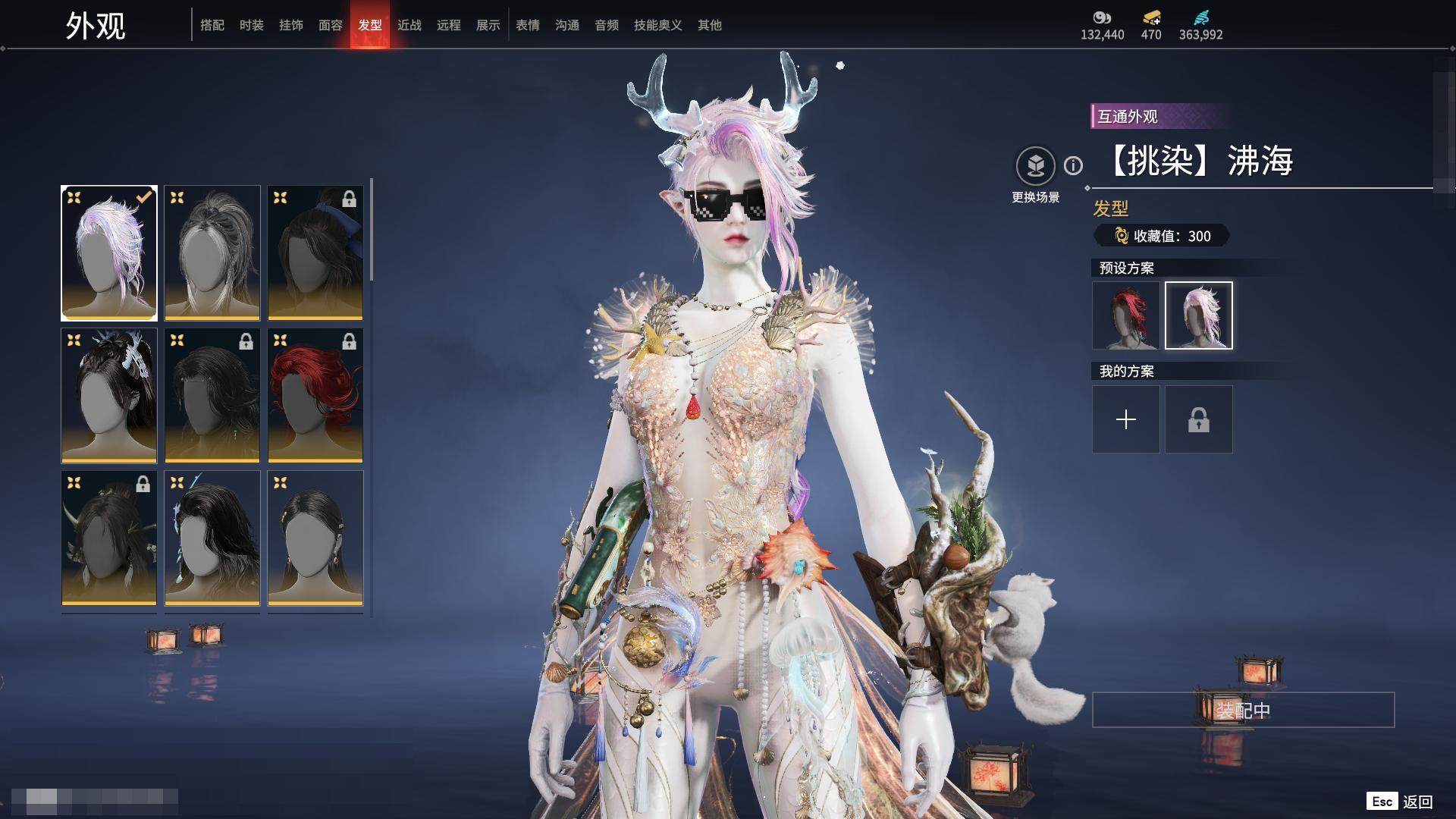Go to the 面容 tab
The height and width of the screenshot is (819, 1456).
(x=331, y=25)
